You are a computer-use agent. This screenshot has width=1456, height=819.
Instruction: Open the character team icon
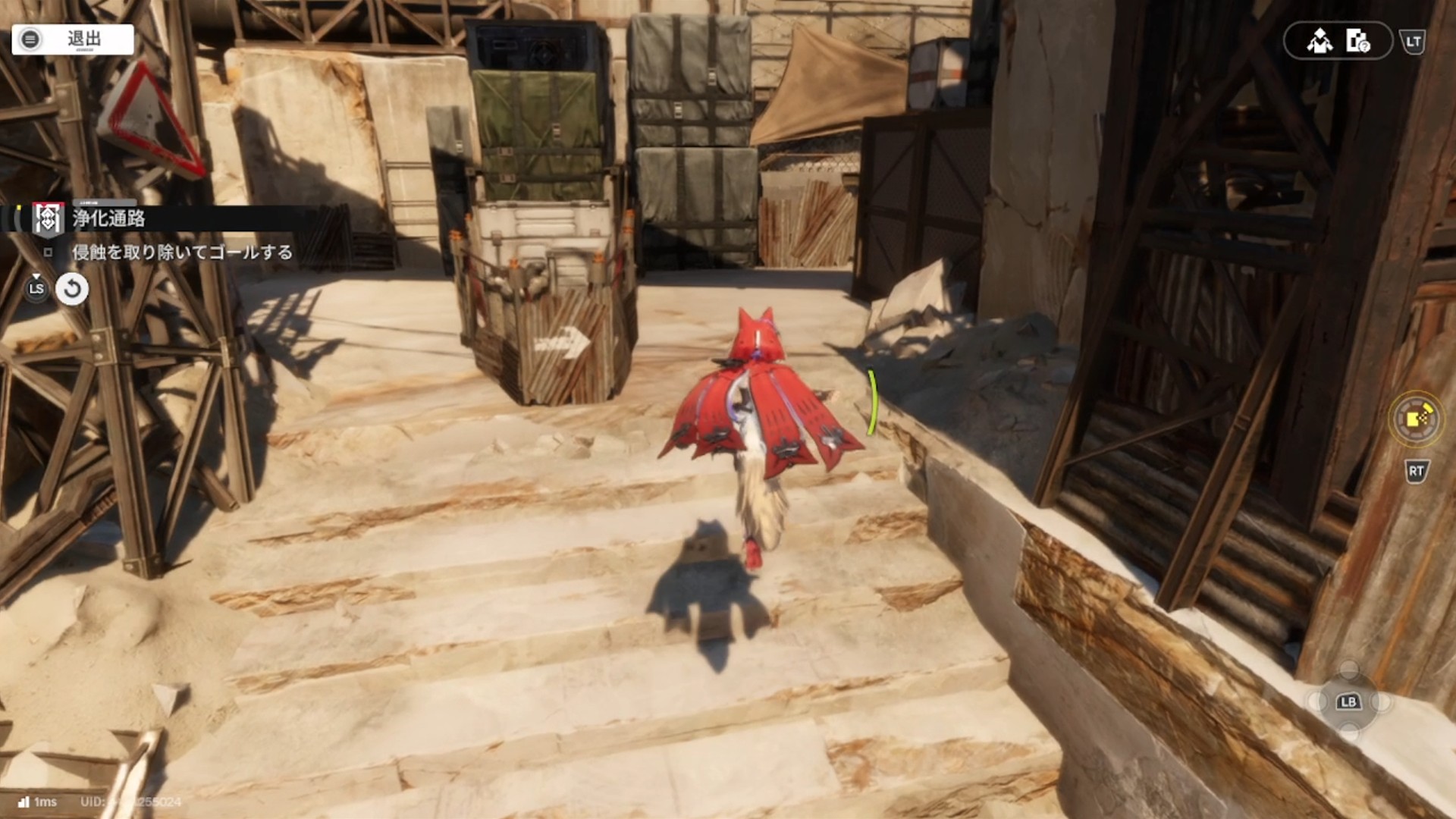[1319, 41]
